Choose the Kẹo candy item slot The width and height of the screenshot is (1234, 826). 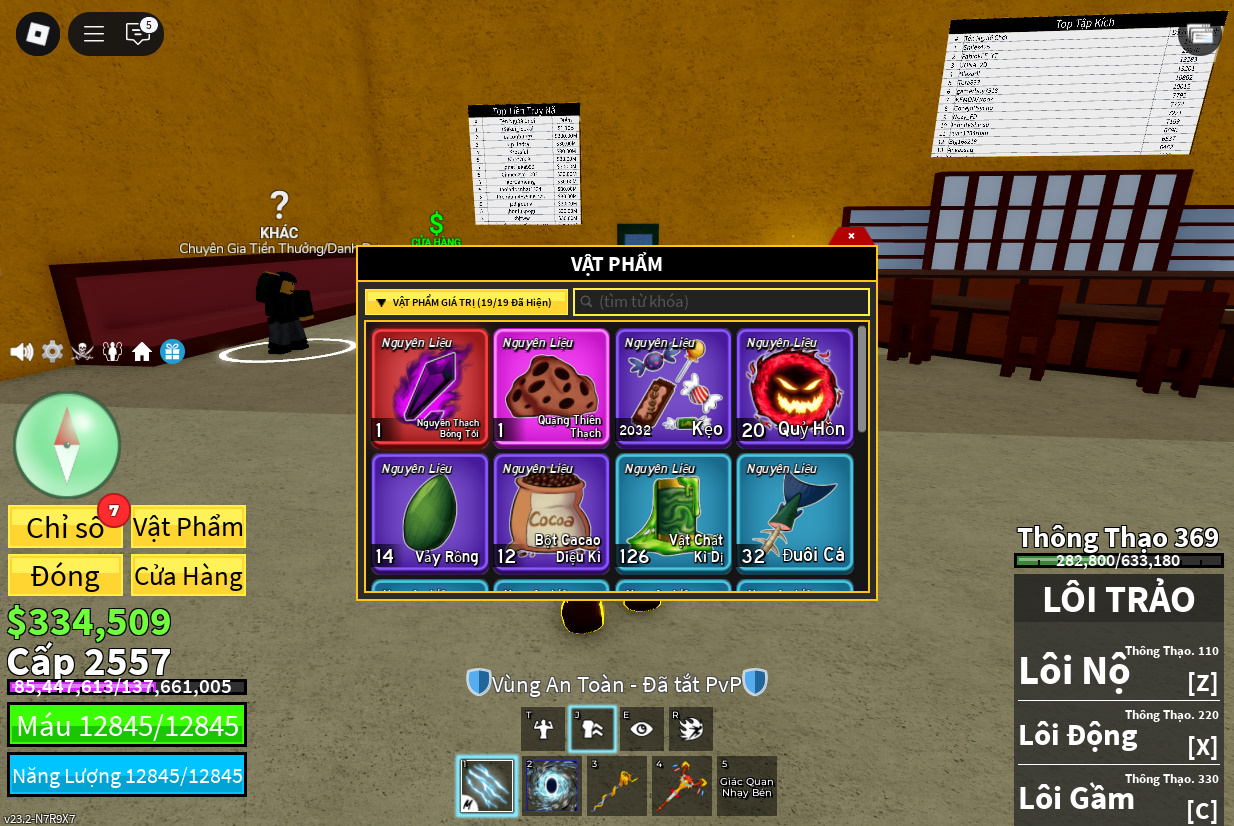click(673, 387)
